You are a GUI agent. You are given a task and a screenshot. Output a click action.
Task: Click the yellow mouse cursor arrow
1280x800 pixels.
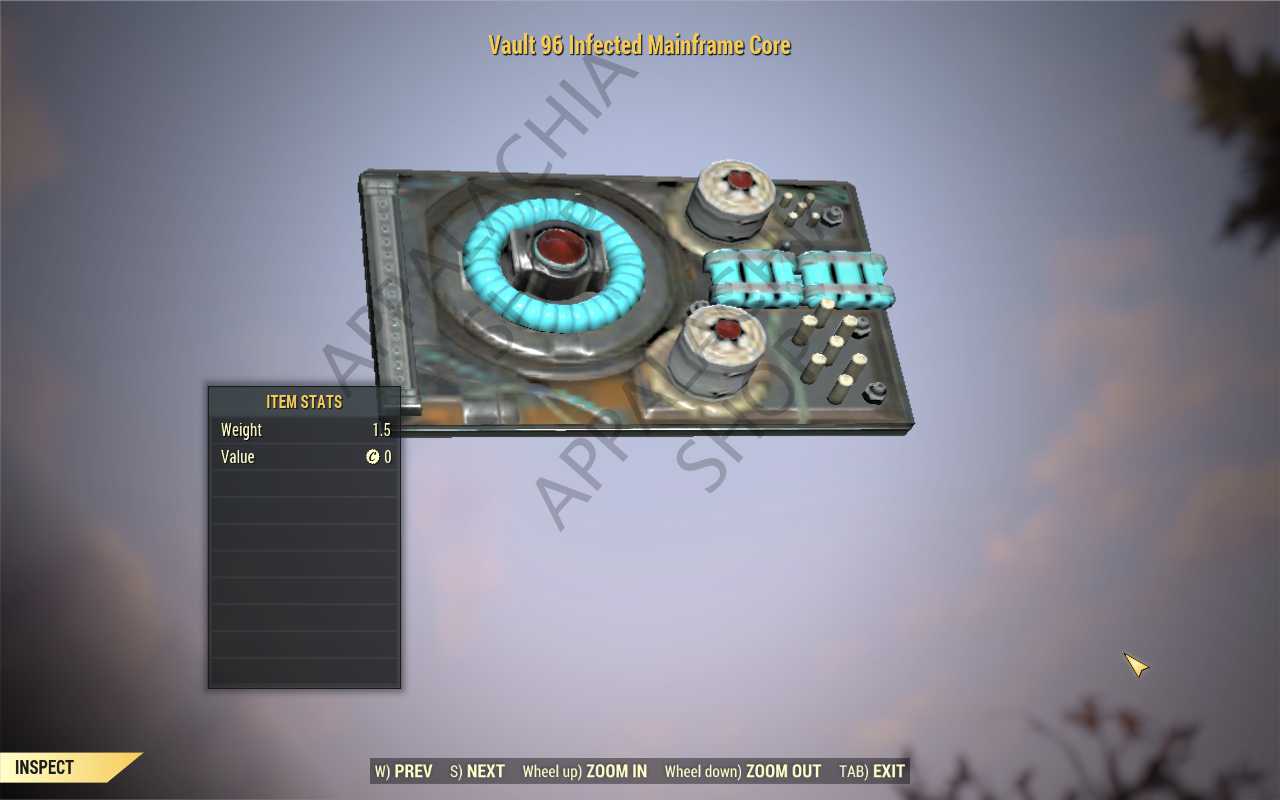1135,665
